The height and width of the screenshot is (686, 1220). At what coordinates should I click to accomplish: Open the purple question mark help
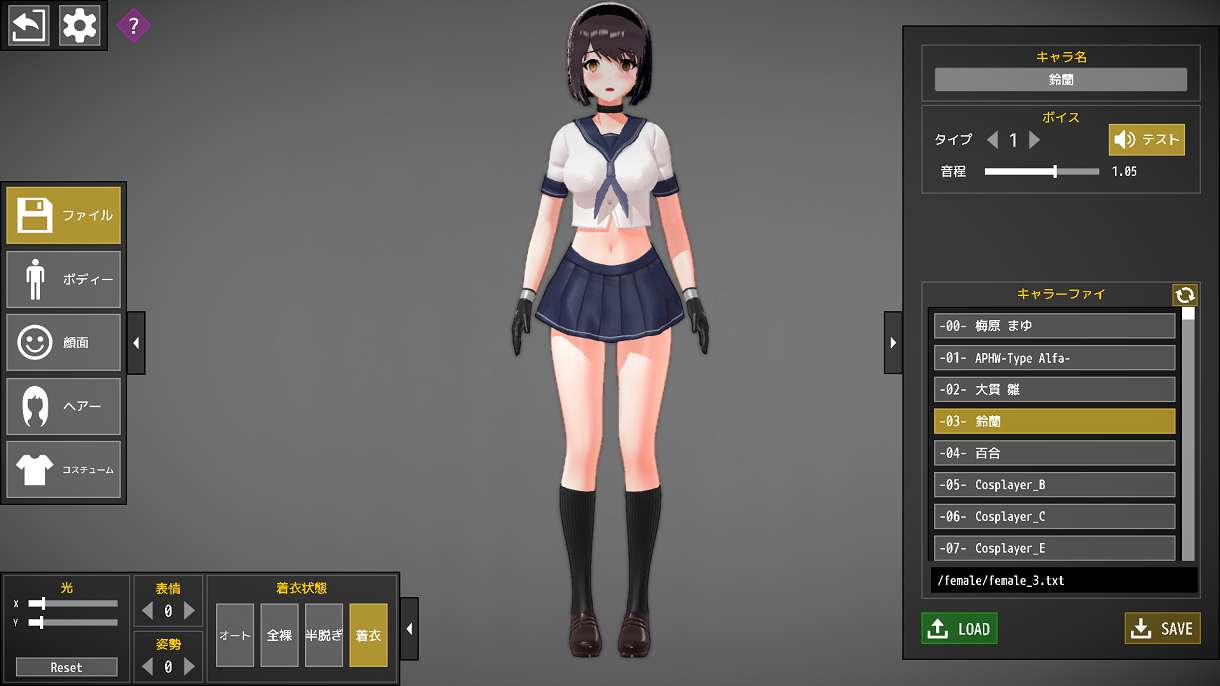[133, 26]
